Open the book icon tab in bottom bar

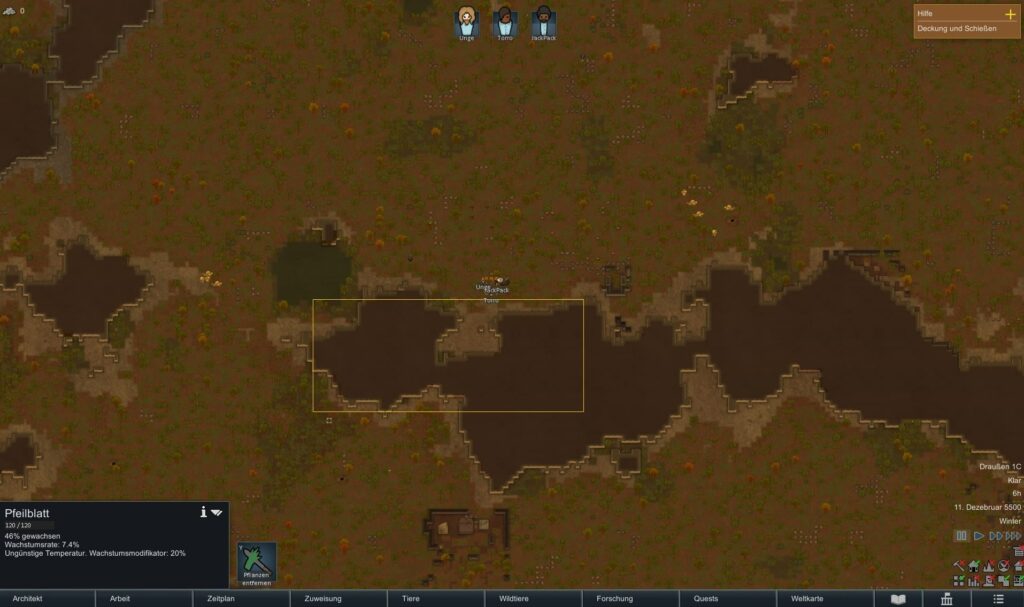click(x=898, y=598)
